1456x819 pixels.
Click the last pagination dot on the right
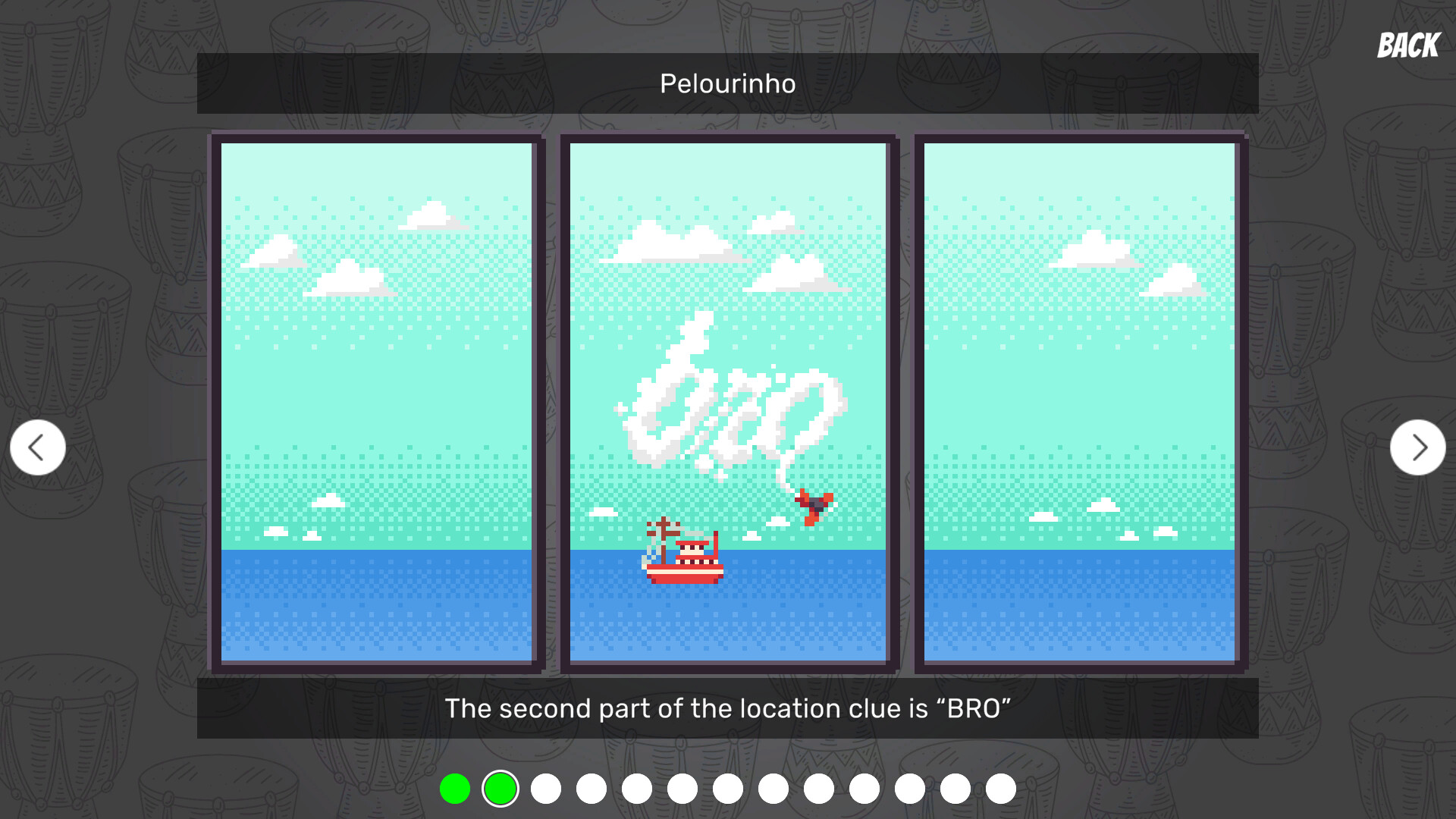[x=1002, y=789]
